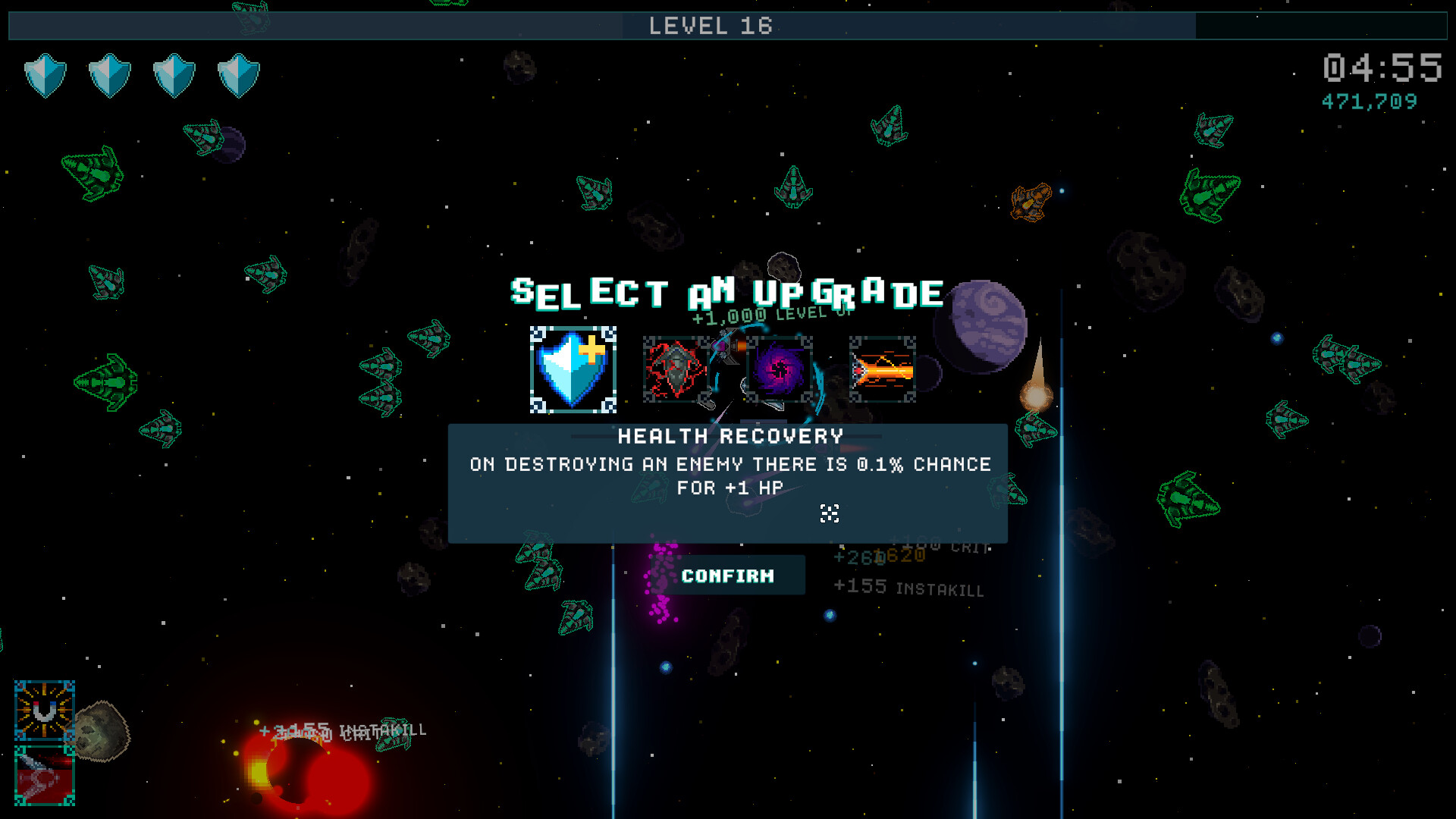
Task: Click the third shield life icon
Action: pyautogui.click(x=174, y=75)
